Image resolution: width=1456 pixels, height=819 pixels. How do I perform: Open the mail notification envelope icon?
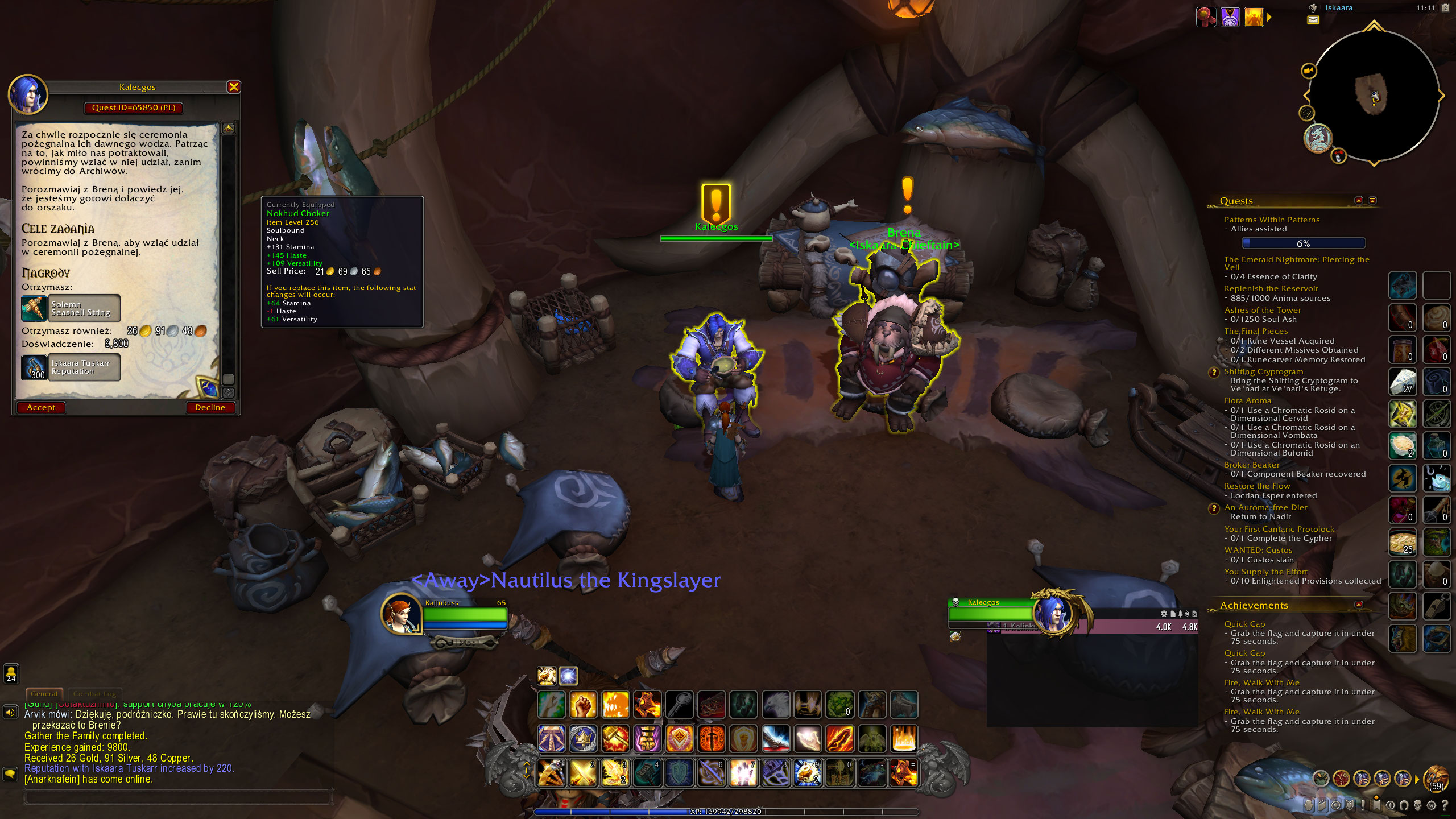[x=1313, y=20]
